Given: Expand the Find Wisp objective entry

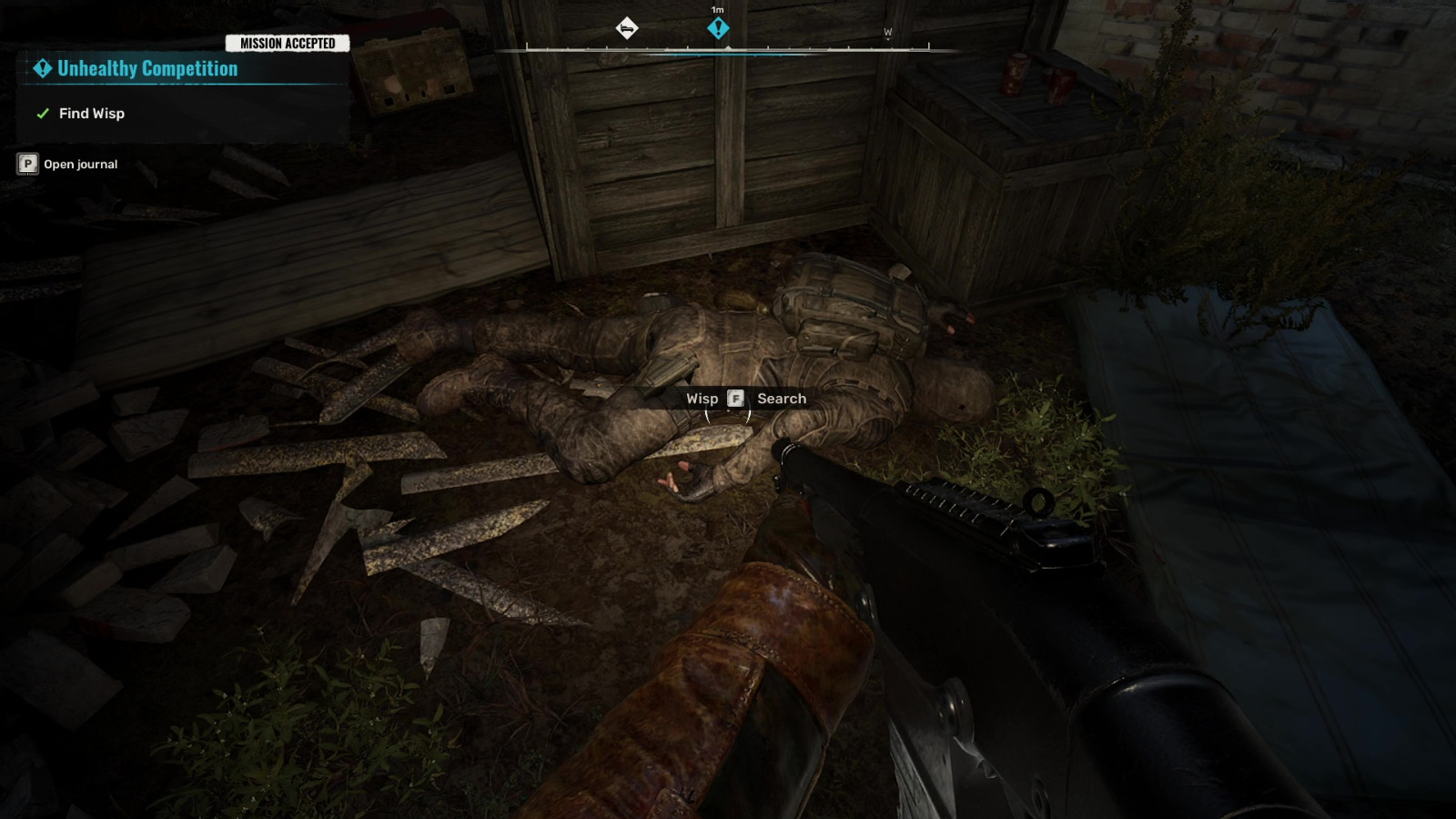Looking at the screenshot, I should click(94, 113).
